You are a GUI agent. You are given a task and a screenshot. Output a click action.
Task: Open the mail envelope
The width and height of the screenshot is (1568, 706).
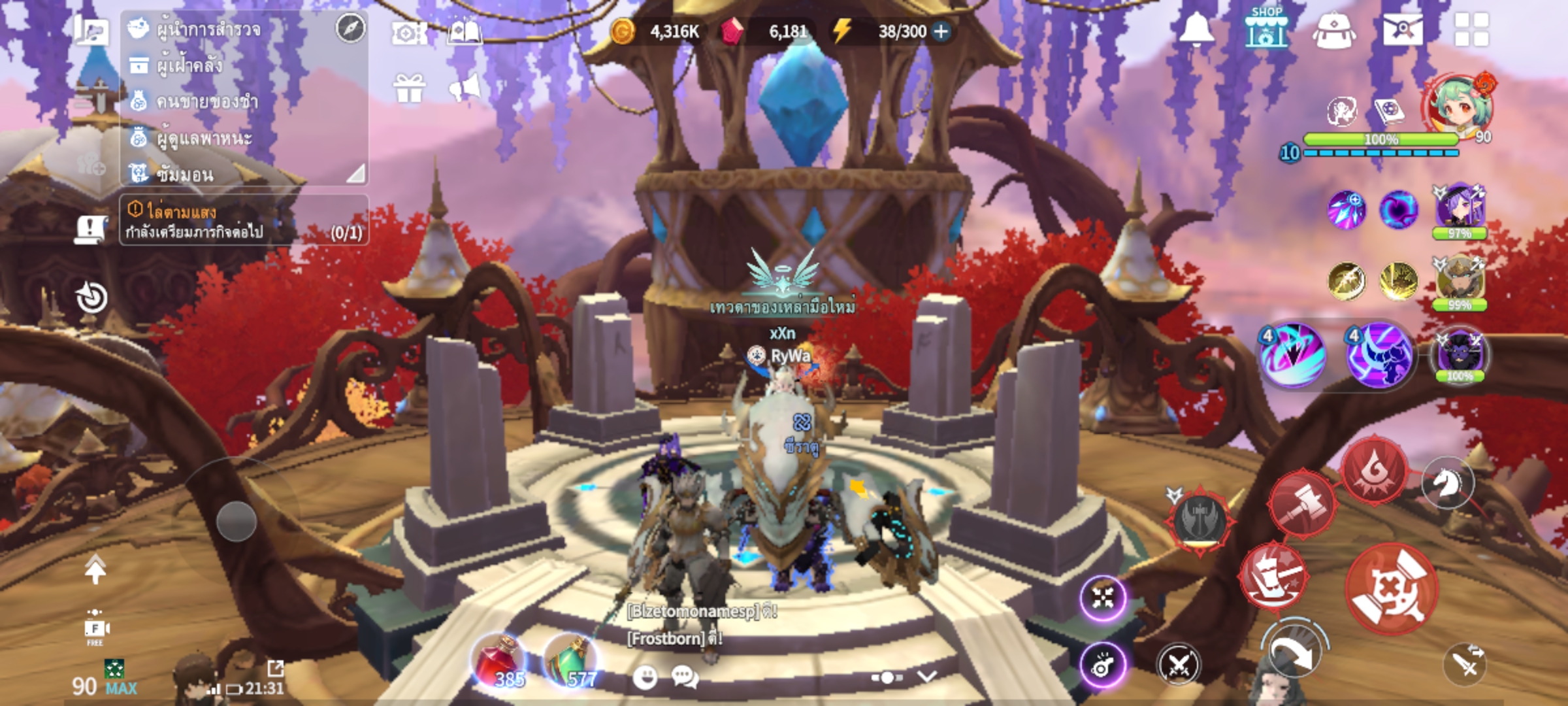1403,30
